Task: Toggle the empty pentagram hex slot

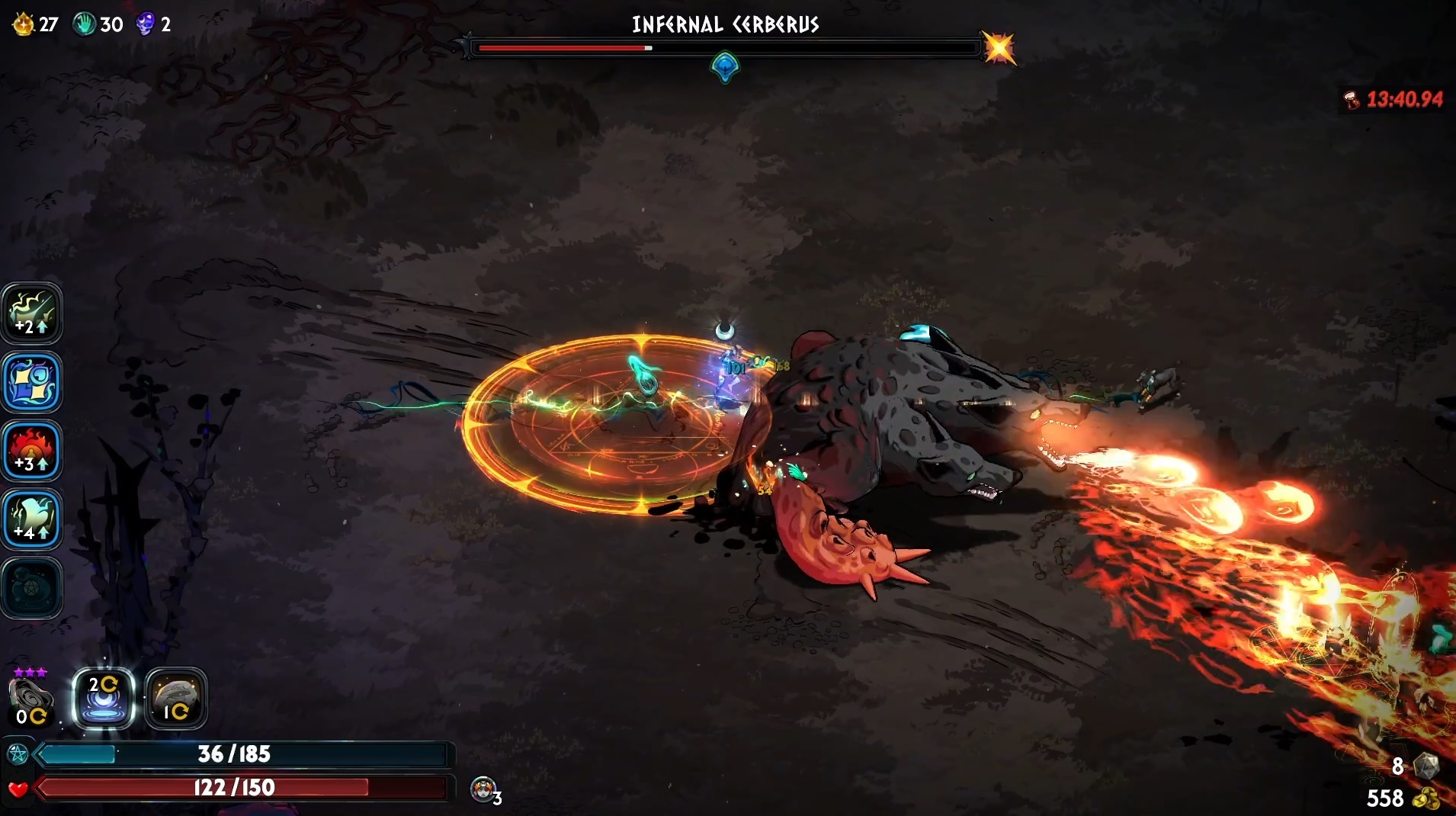Action: [32, 588]
